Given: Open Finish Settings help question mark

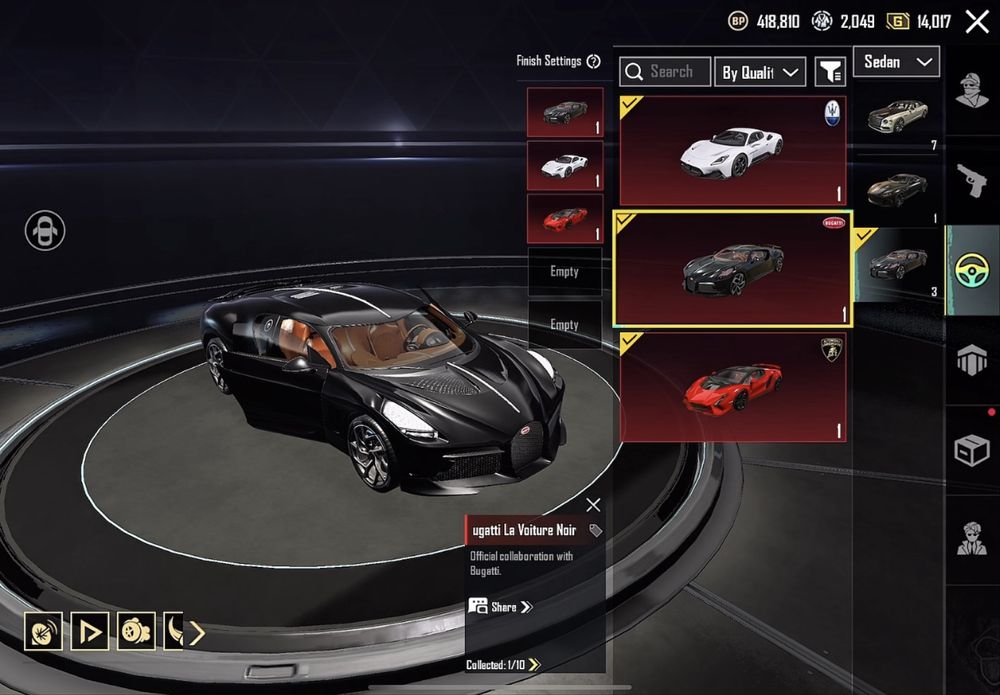Looking at the screenshot, I should [594, 61].
